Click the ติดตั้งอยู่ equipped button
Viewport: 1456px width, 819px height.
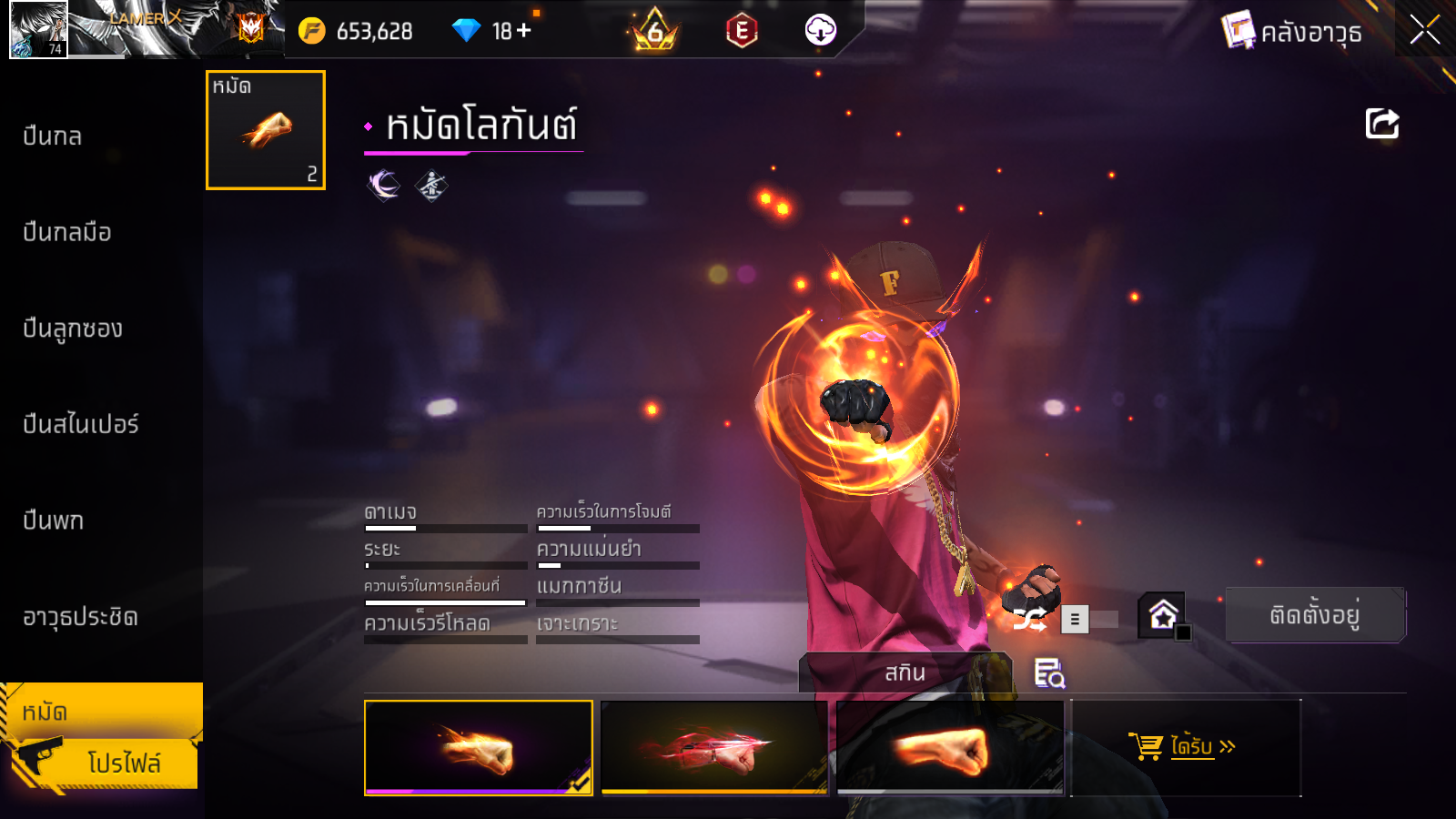[x=1314, y=615]
